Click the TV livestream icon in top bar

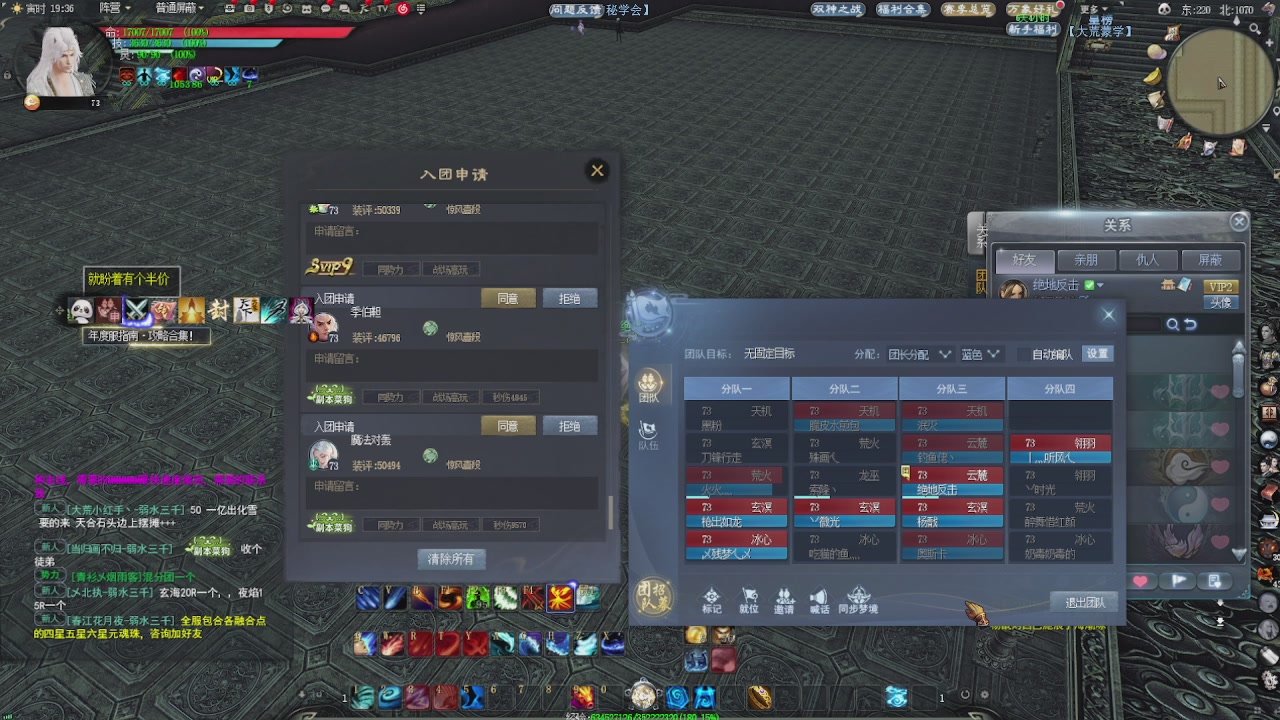pos(384,9)
